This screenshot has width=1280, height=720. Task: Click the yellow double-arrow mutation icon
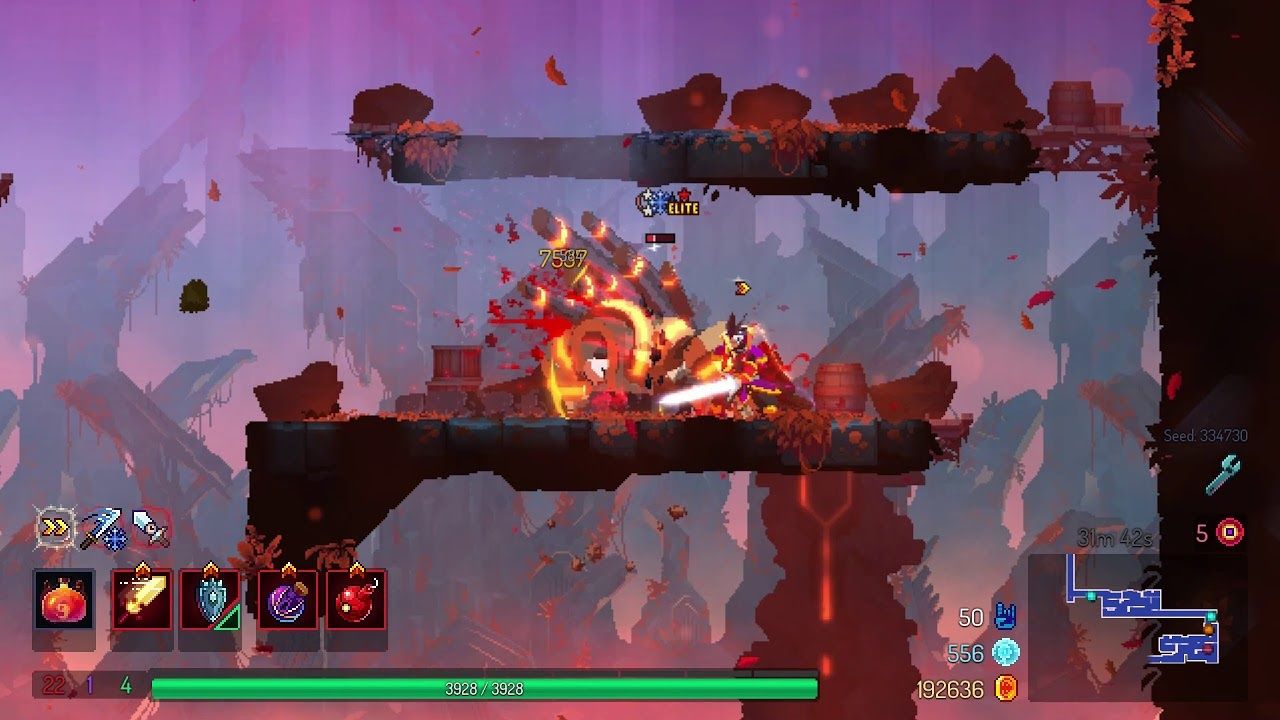(53, 527)
